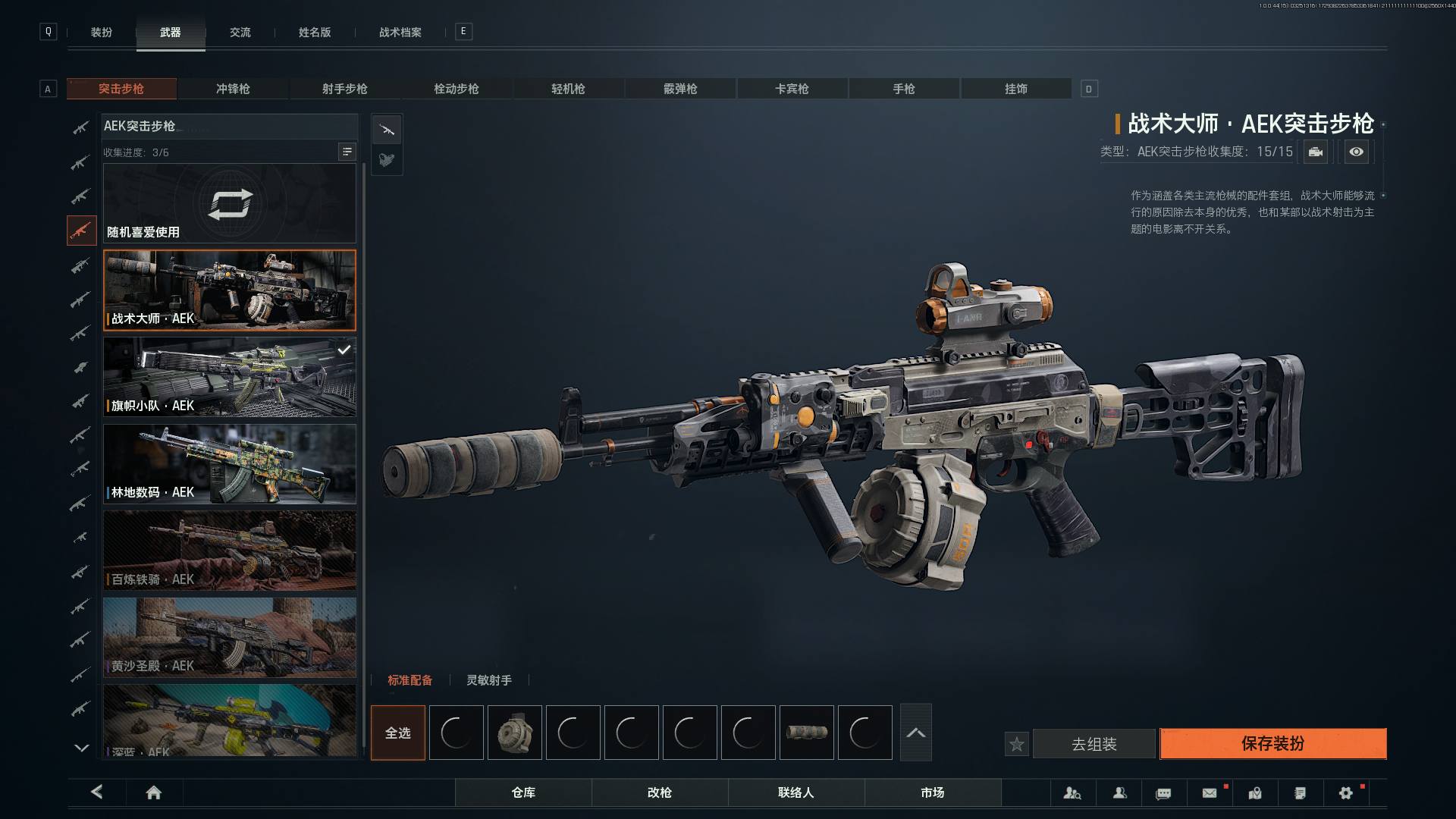Screen dimensions: 1456x819
Task: Click the 黄沙圣殿·AEK skin thumbnail
Action: click(229, 637)
